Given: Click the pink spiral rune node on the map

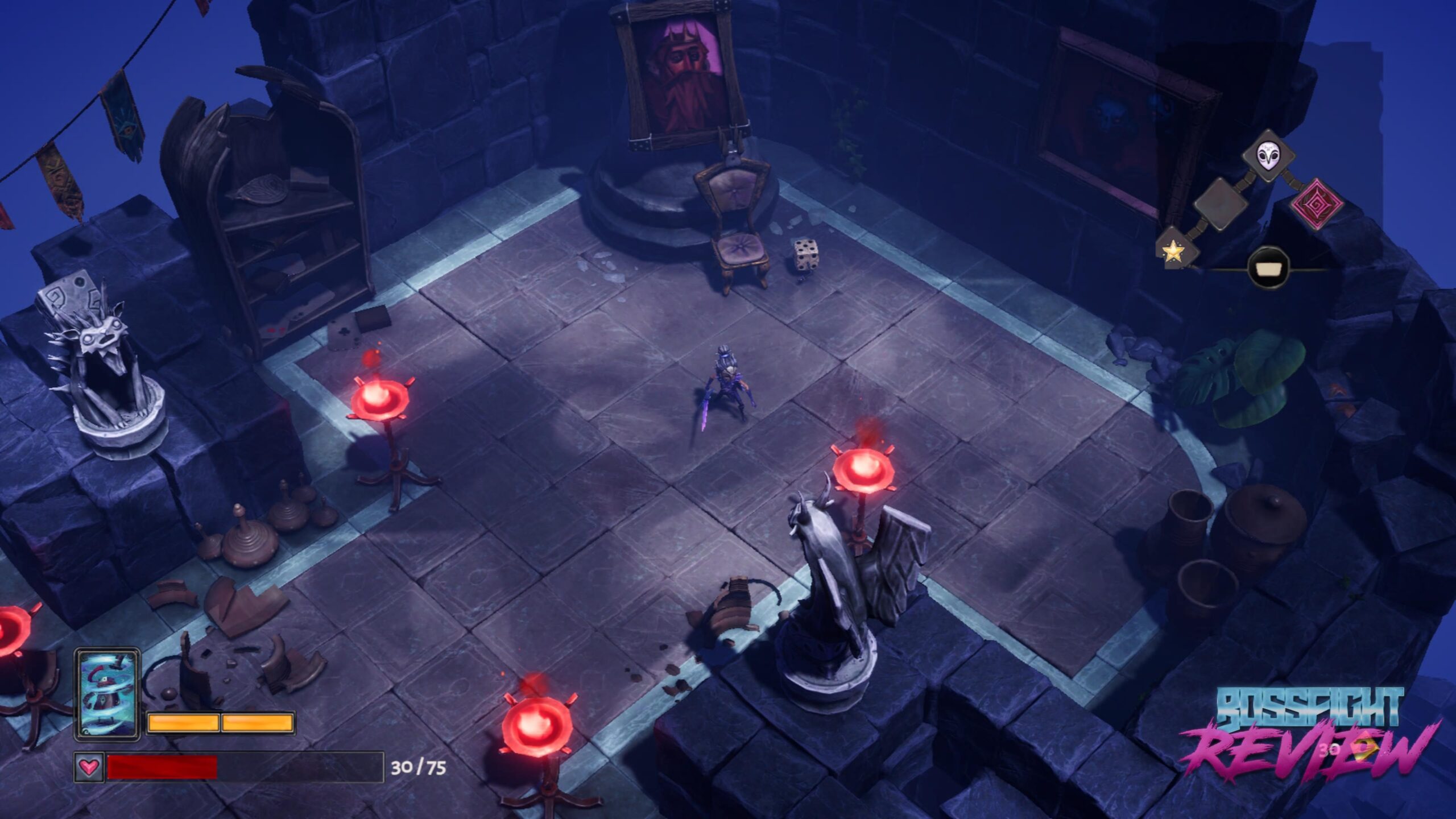Looking at the screenshot, I should click(1318, 204).
